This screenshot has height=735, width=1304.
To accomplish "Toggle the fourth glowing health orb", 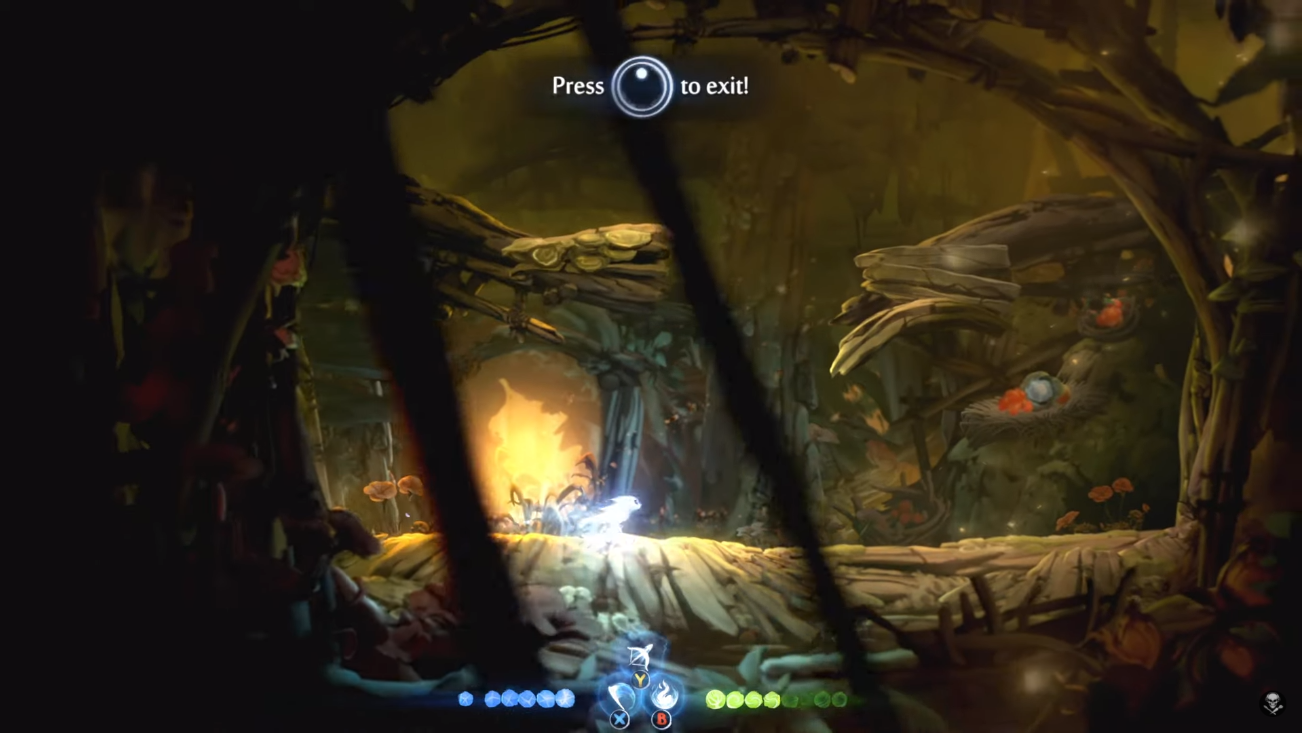I will (x=771, y=698).
